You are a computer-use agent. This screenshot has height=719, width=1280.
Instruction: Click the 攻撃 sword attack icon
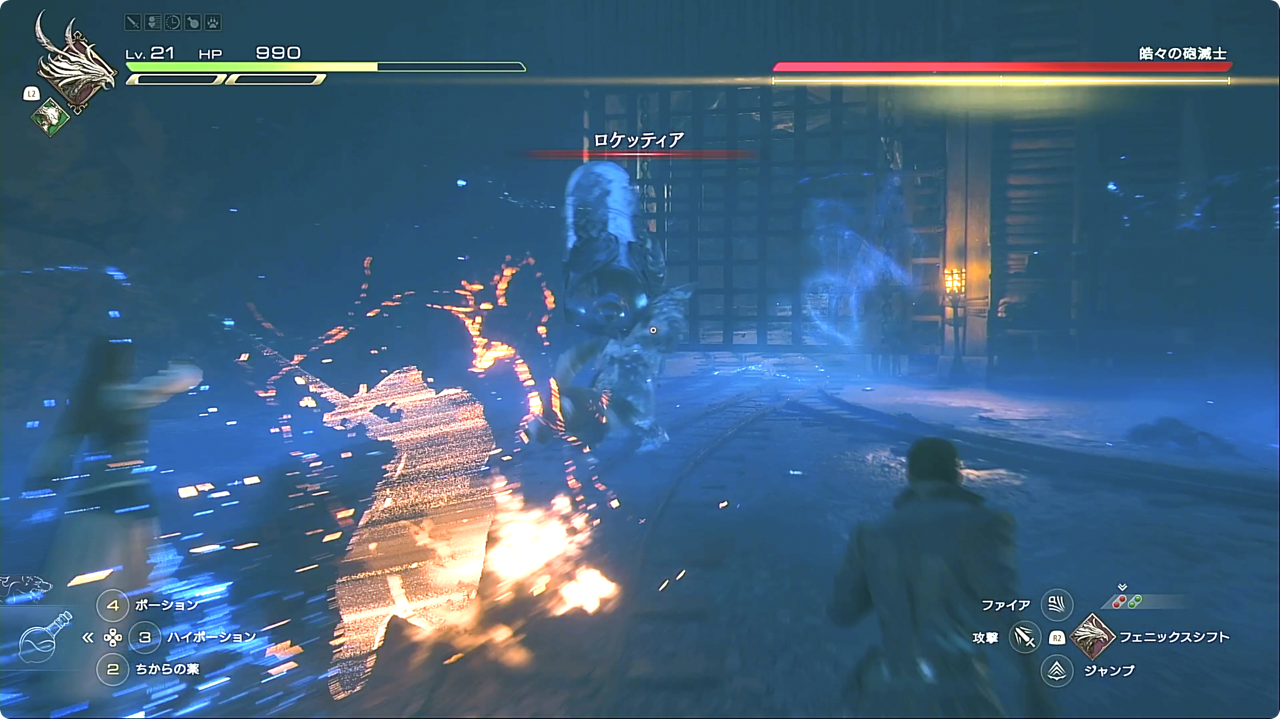click(1024, 637)
